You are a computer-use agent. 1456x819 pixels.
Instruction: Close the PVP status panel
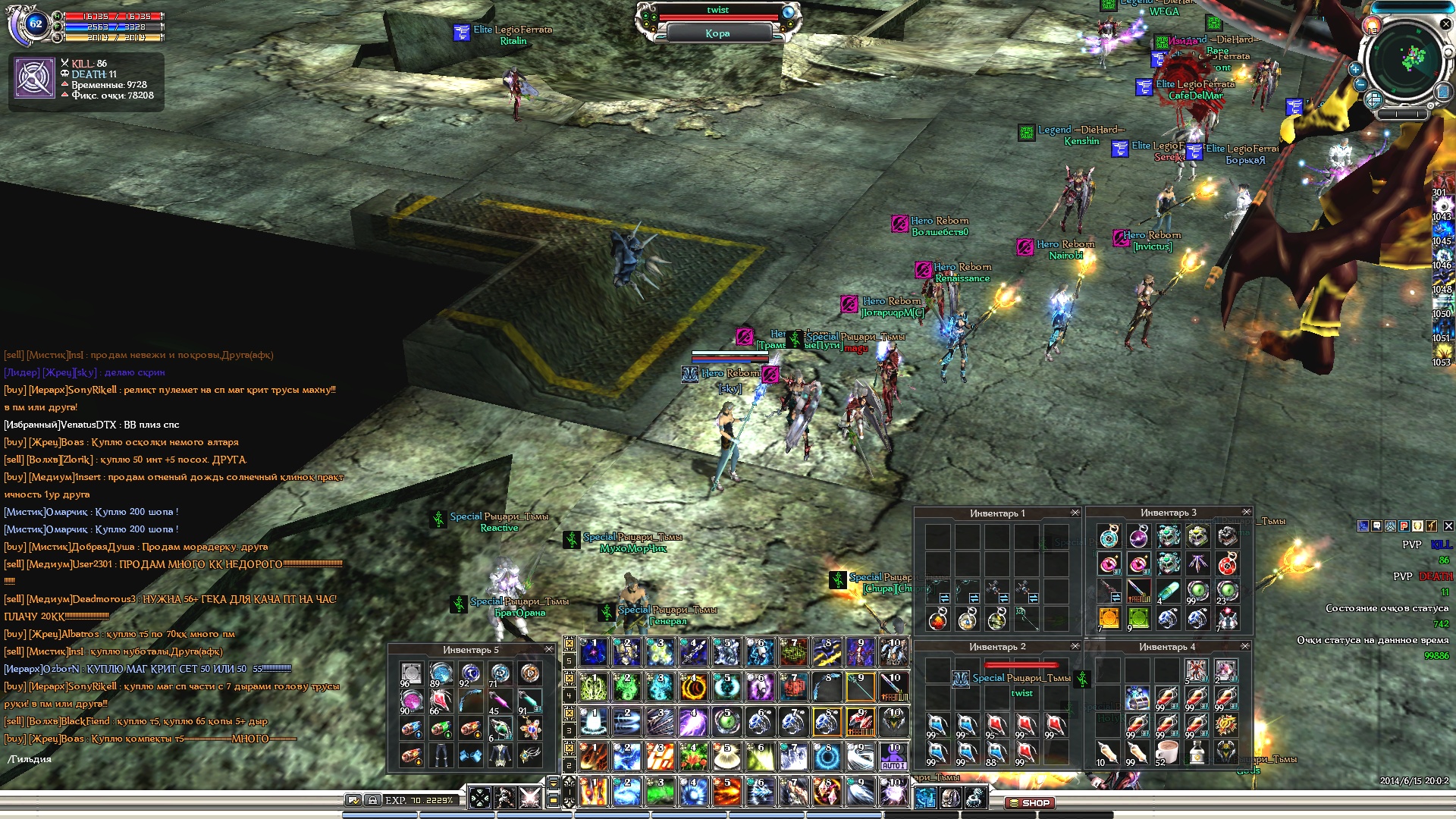pos(1448,526)
